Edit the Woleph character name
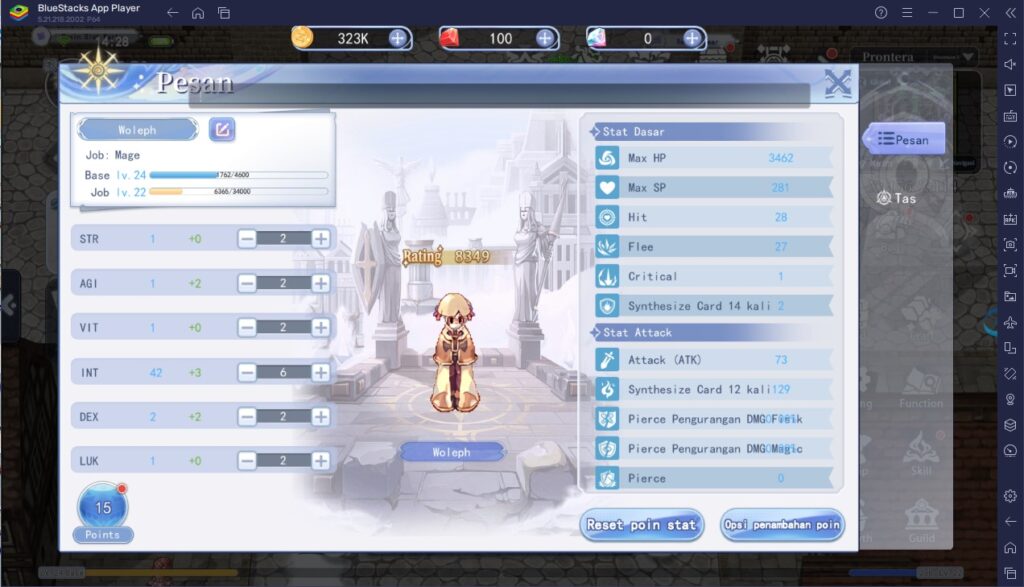This screenshot has width=1024, height=587. (222, 130)
